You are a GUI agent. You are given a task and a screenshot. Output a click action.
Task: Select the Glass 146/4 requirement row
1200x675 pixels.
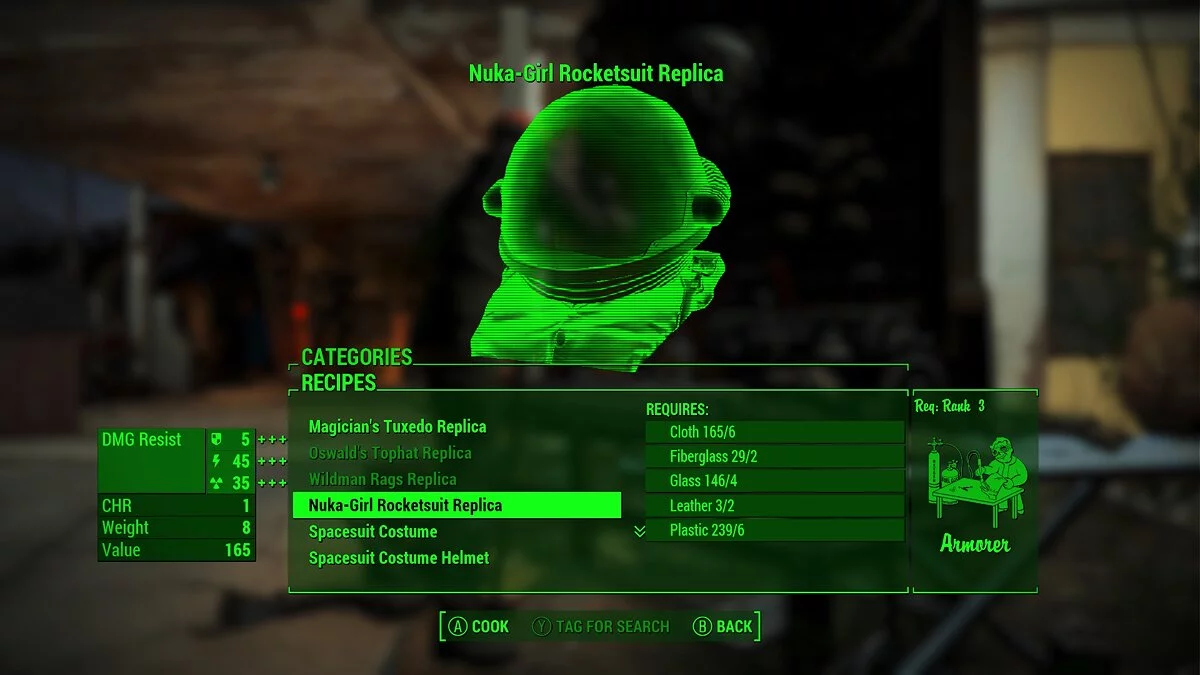(773, 481)
